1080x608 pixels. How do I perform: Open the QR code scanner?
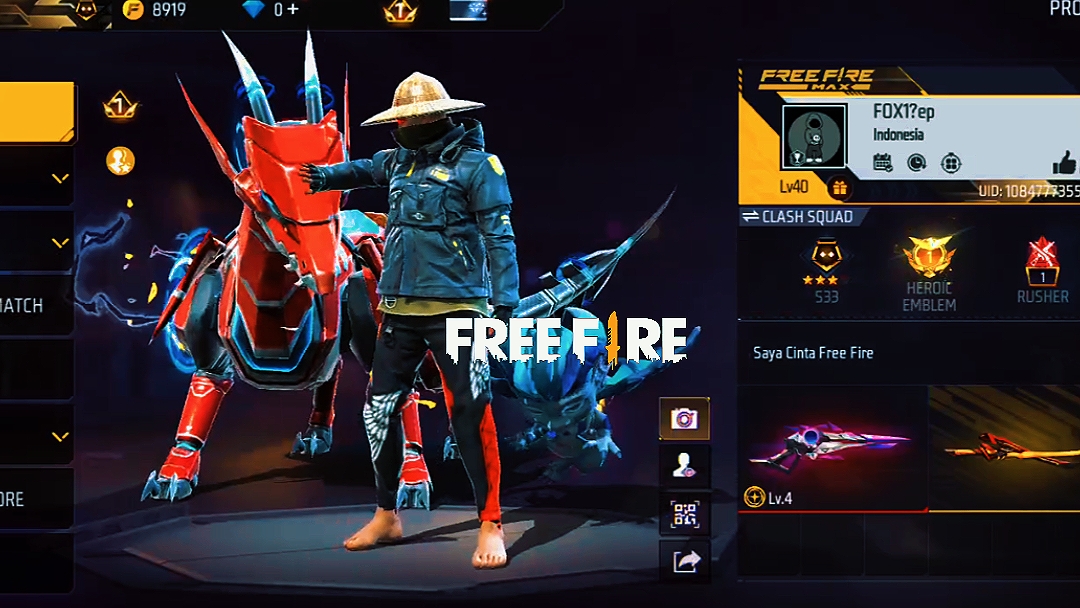pyautogui.click(x=684, y=514)
